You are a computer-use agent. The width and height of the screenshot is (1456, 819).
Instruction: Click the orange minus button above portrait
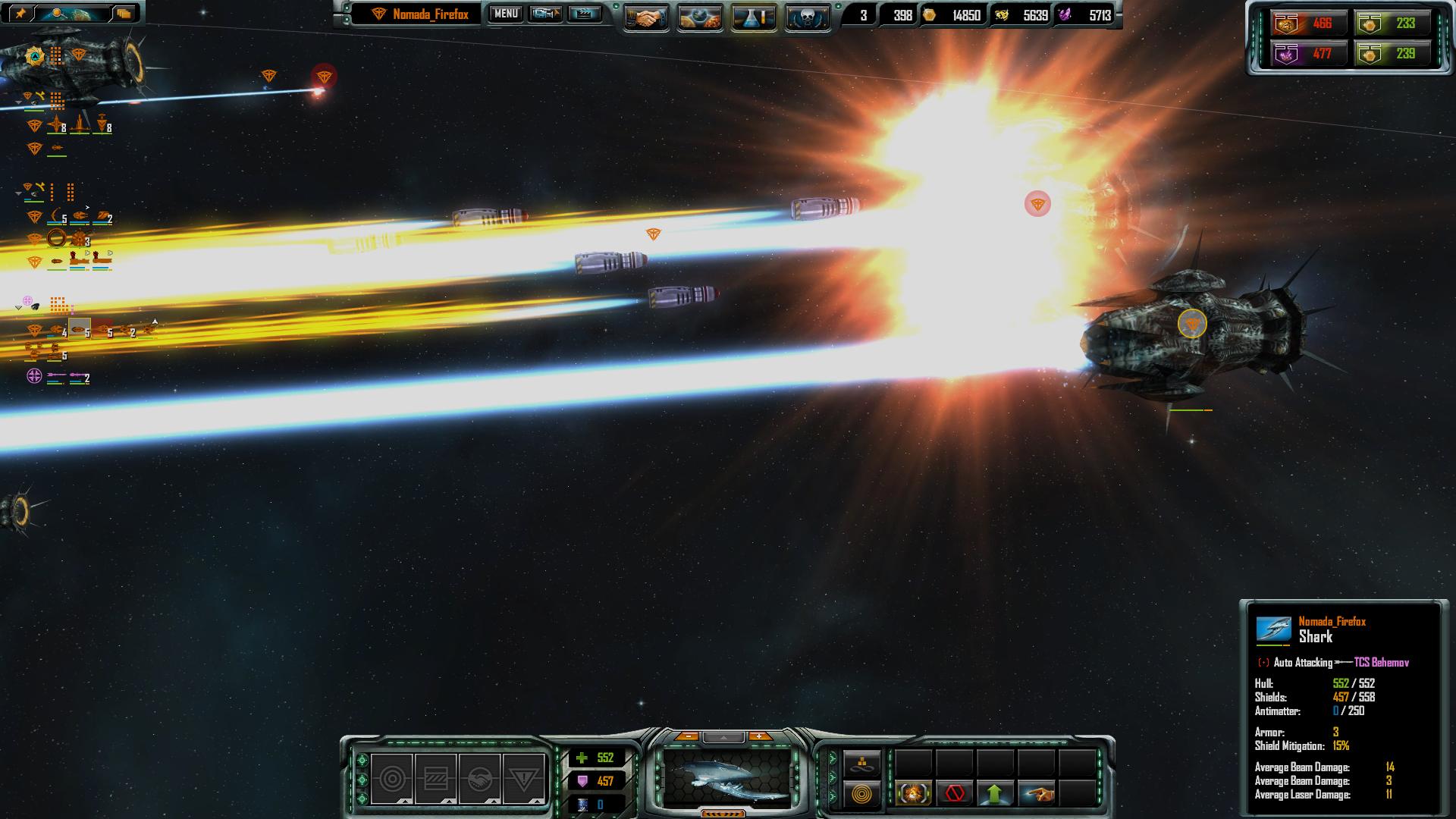pyautogui.click(x=687, y=736)
